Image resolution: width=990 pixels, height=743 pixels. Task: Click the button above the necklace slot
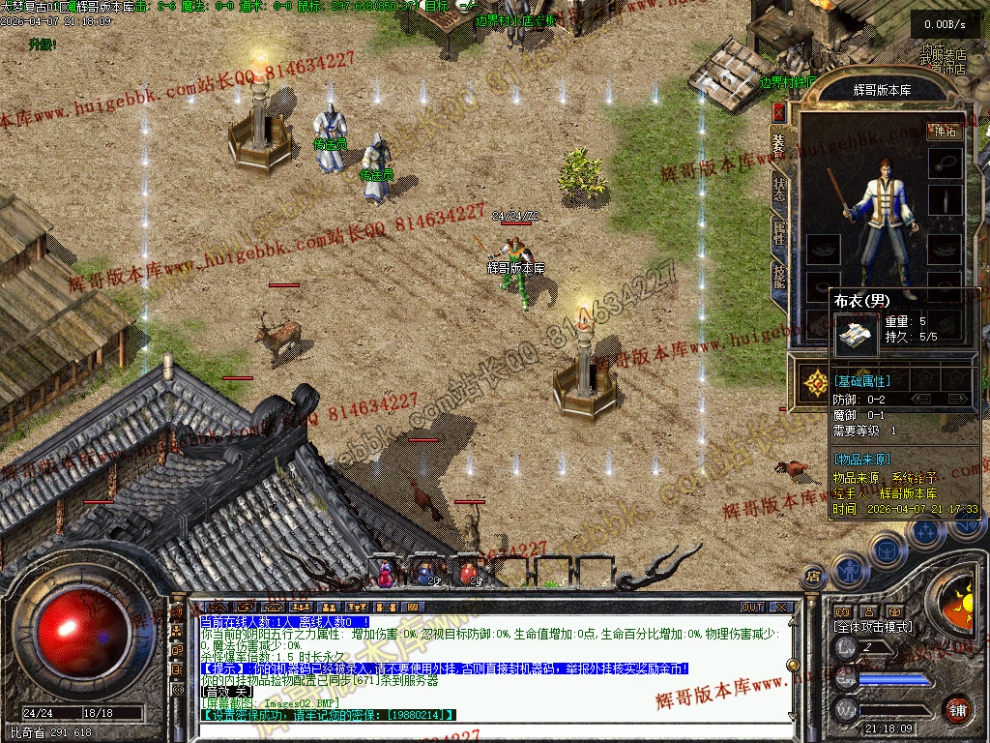pyautogui.click(x=943, y=130)
